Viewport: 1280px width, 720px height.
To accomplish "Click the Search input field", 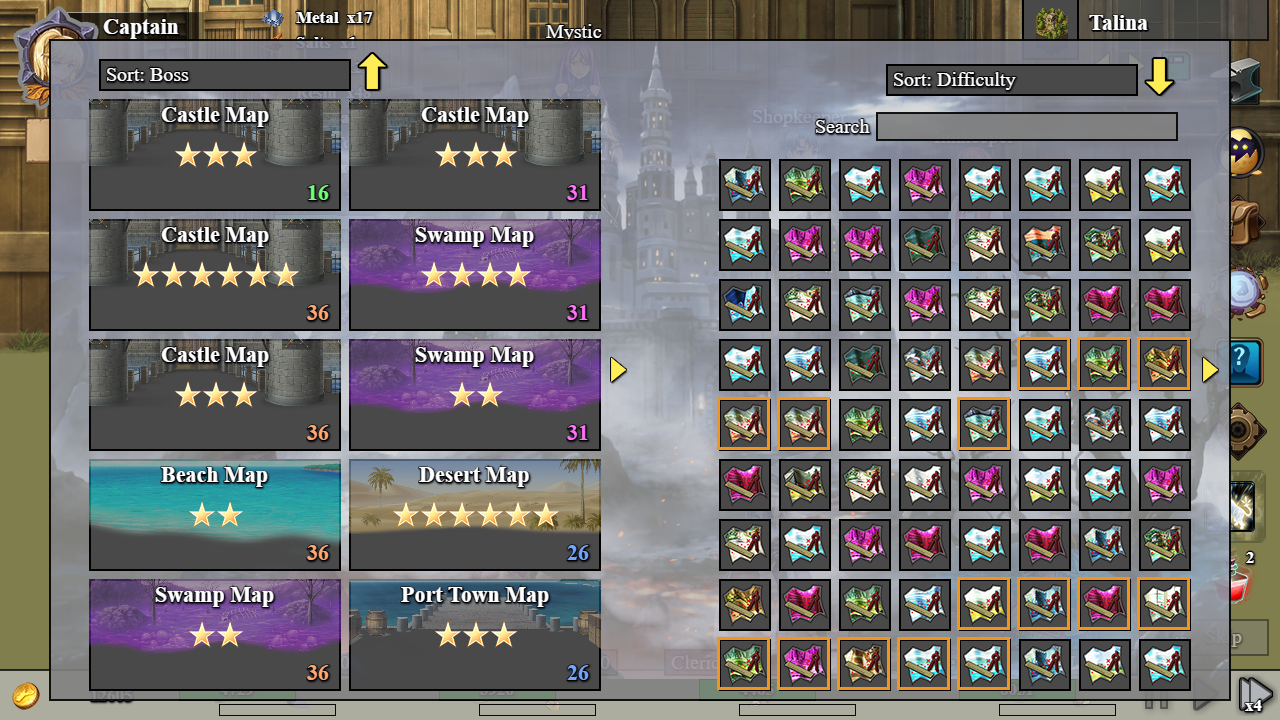I will tap(1026, 127).
